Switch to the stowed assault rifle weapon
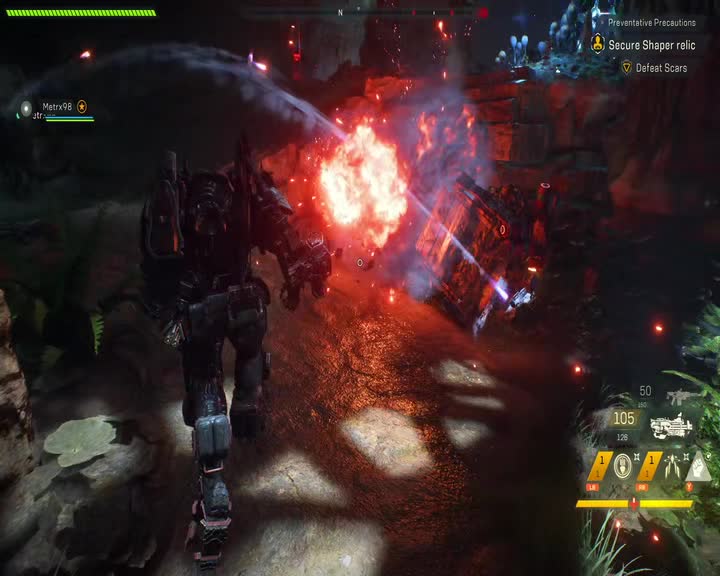The height and width of the screenshot is (576, 720). coord(677,397)
